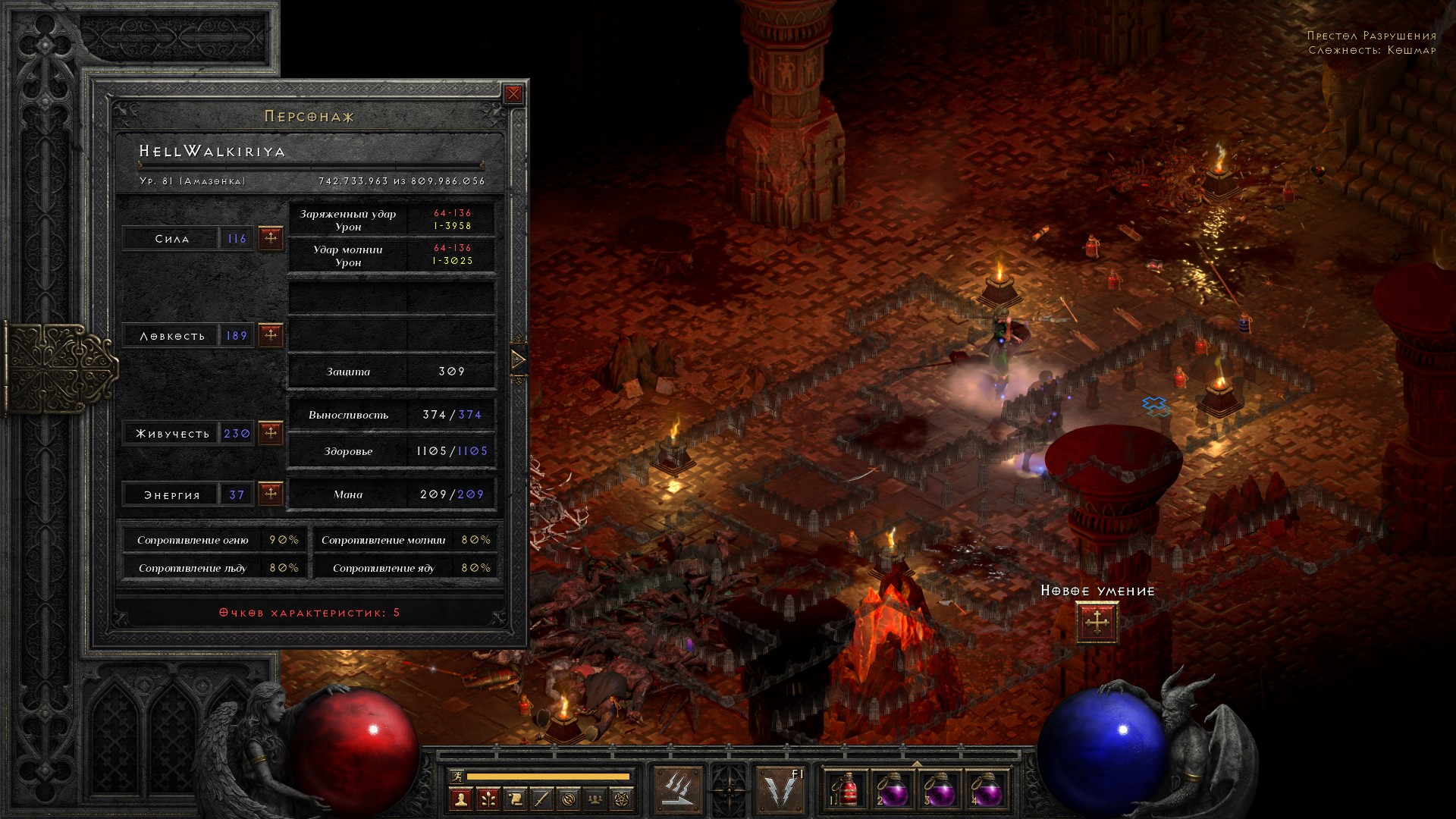Add a point to Сила (Strength)
The width and height of the screenshot is (1456, 819).
271,238
